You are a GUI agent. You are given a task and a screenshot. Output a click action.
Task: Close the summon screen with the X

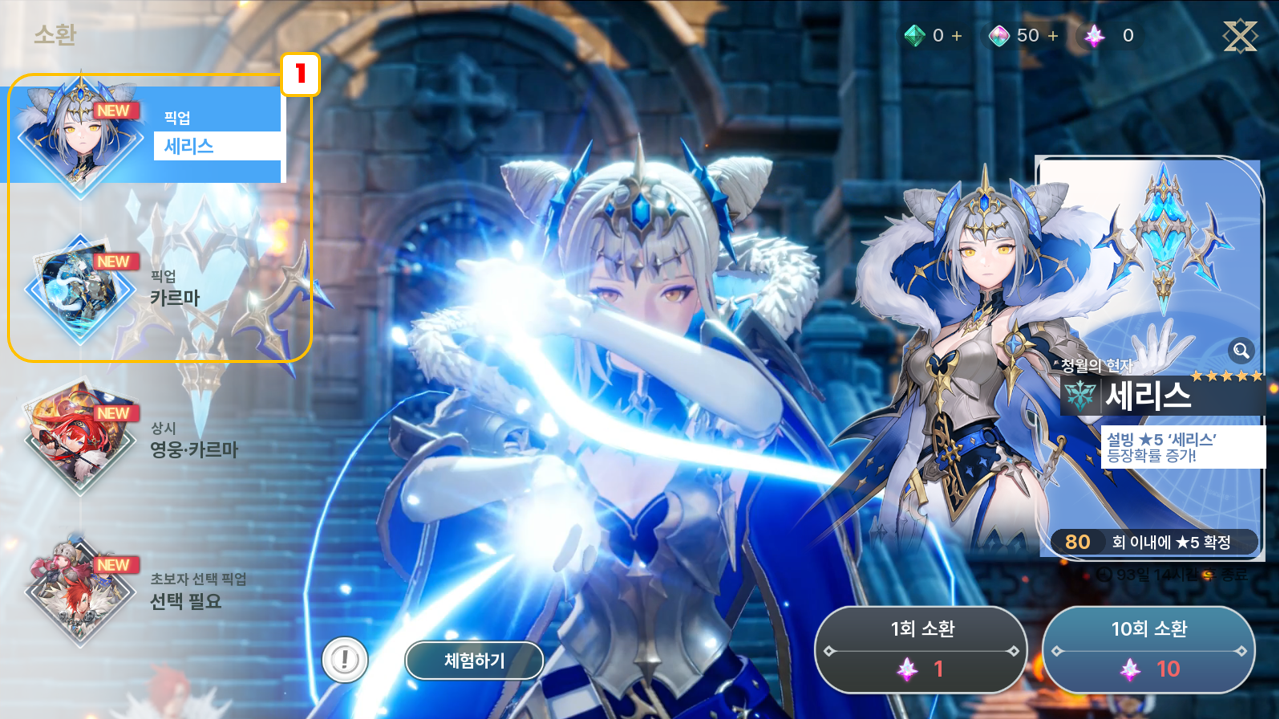[x=1240, y=36]
